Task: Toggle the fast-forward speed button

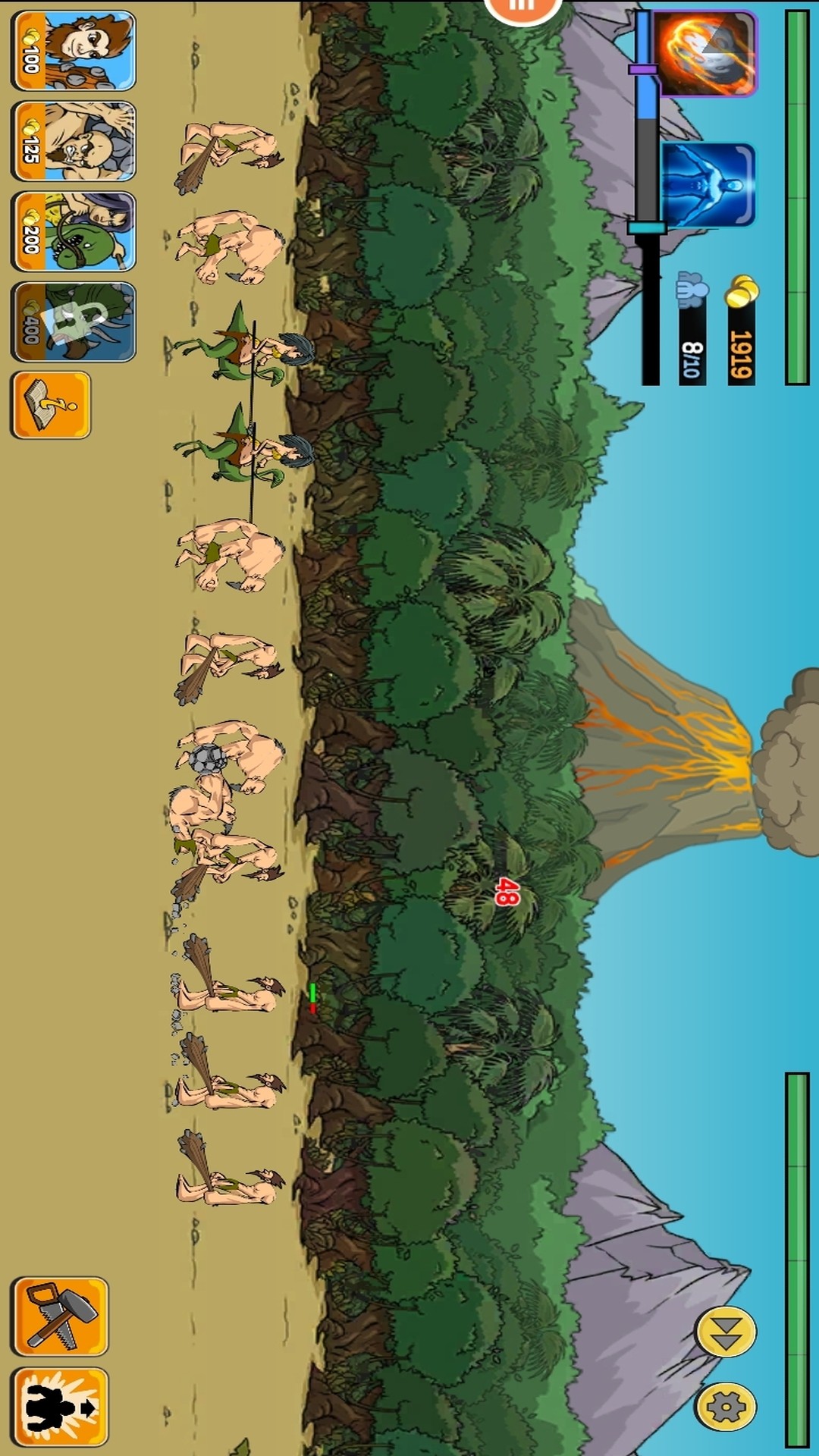Action: click(726, 1332)
